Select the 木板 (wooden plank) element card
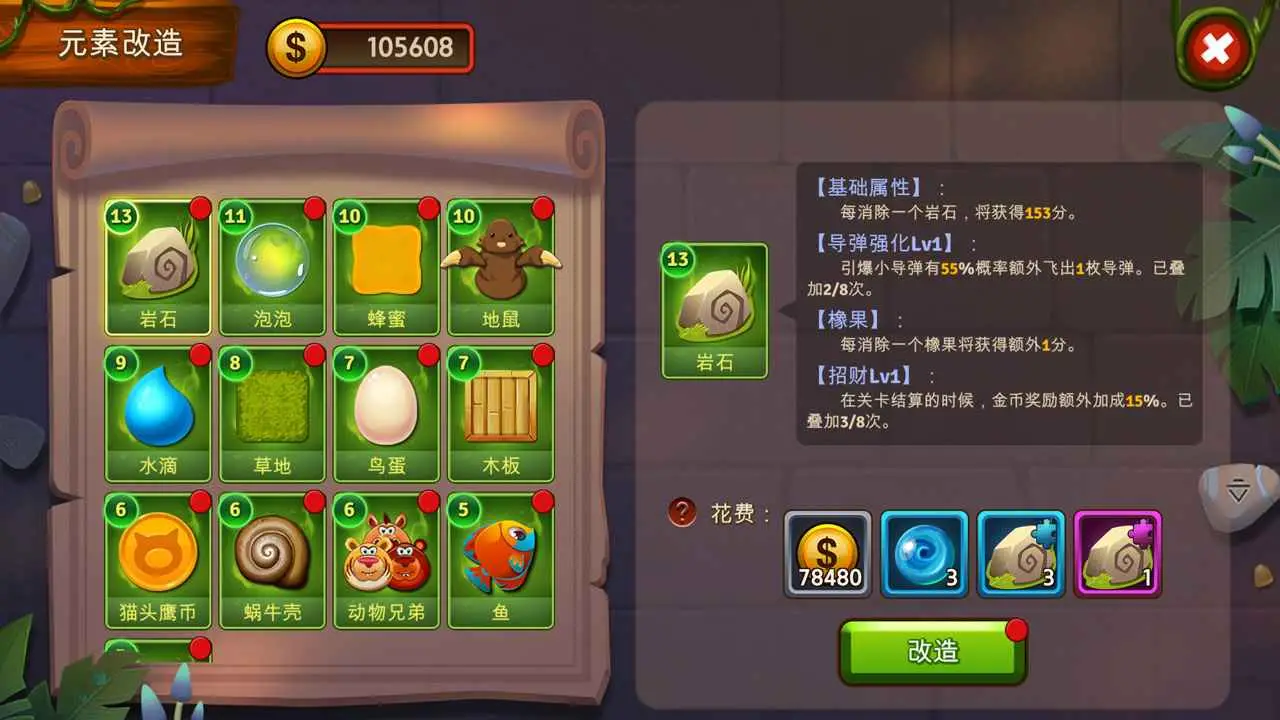Image resolution: width=1280 pixels, height=720 pixels. [500, 410]
